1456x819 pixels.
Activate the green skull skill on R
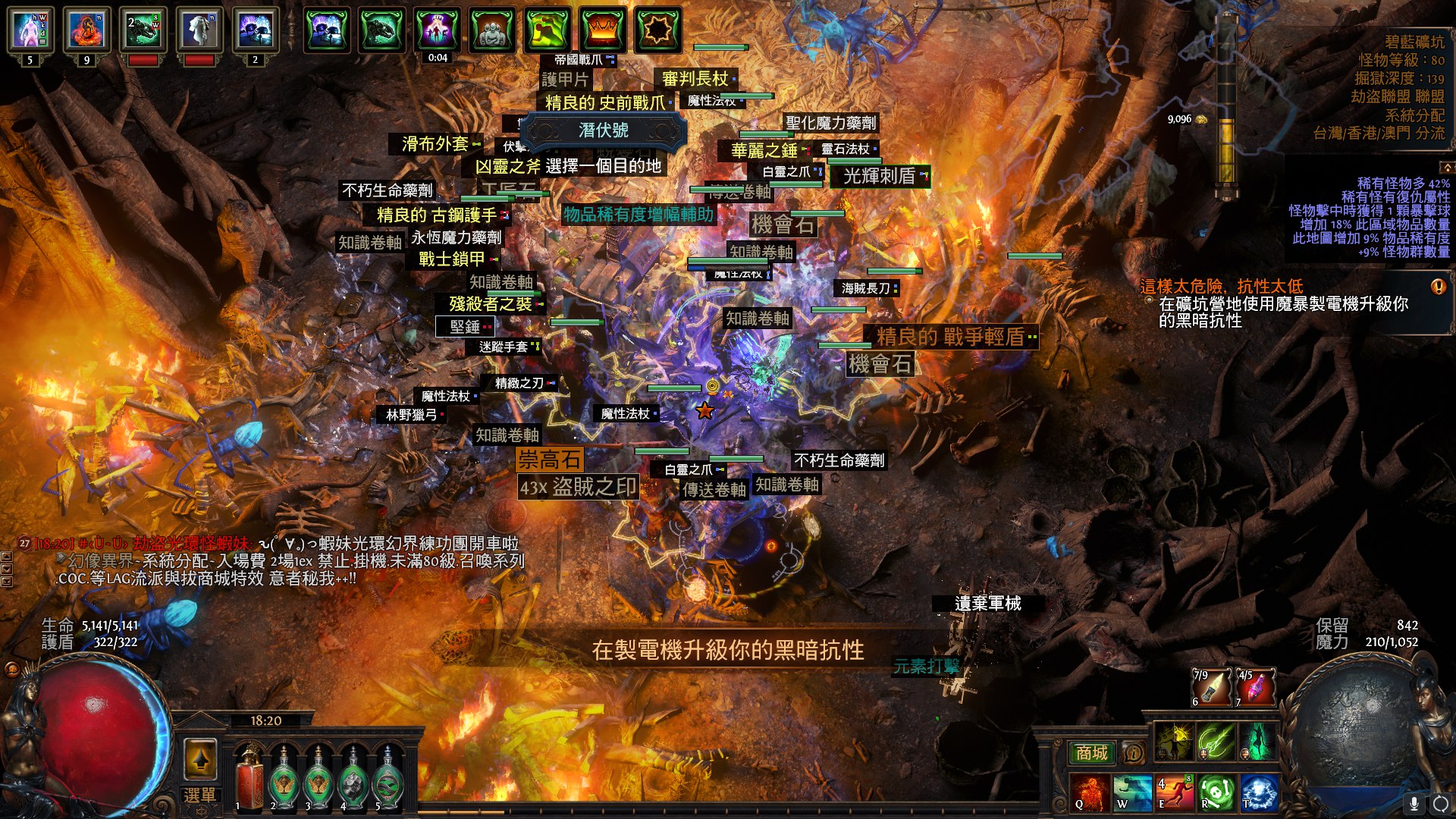[1216, 792]
